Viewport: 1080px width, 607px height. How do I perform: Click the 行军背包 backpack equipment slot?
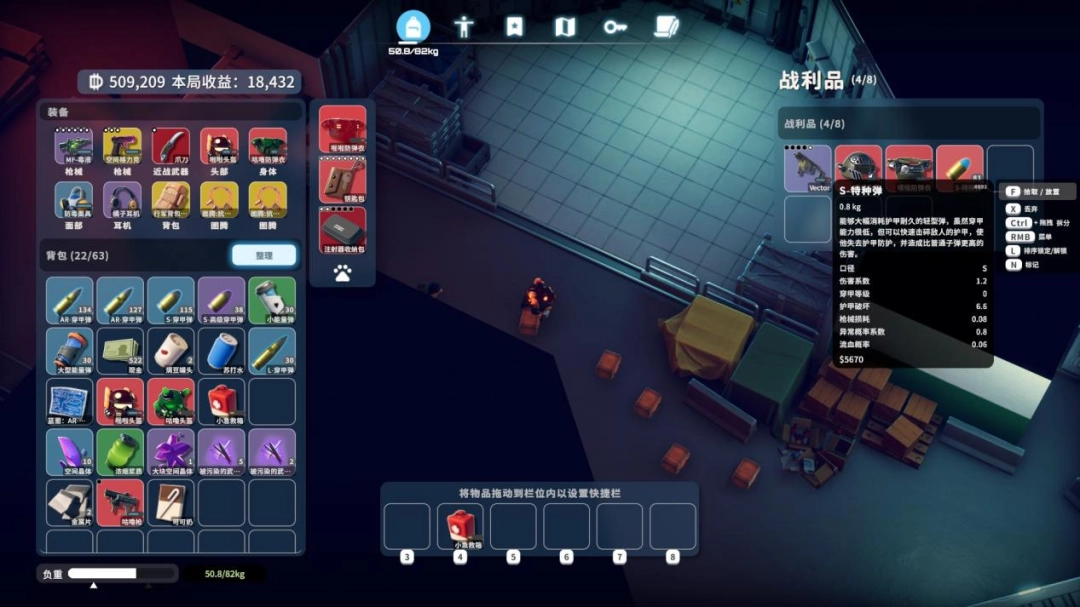[171, 201]
